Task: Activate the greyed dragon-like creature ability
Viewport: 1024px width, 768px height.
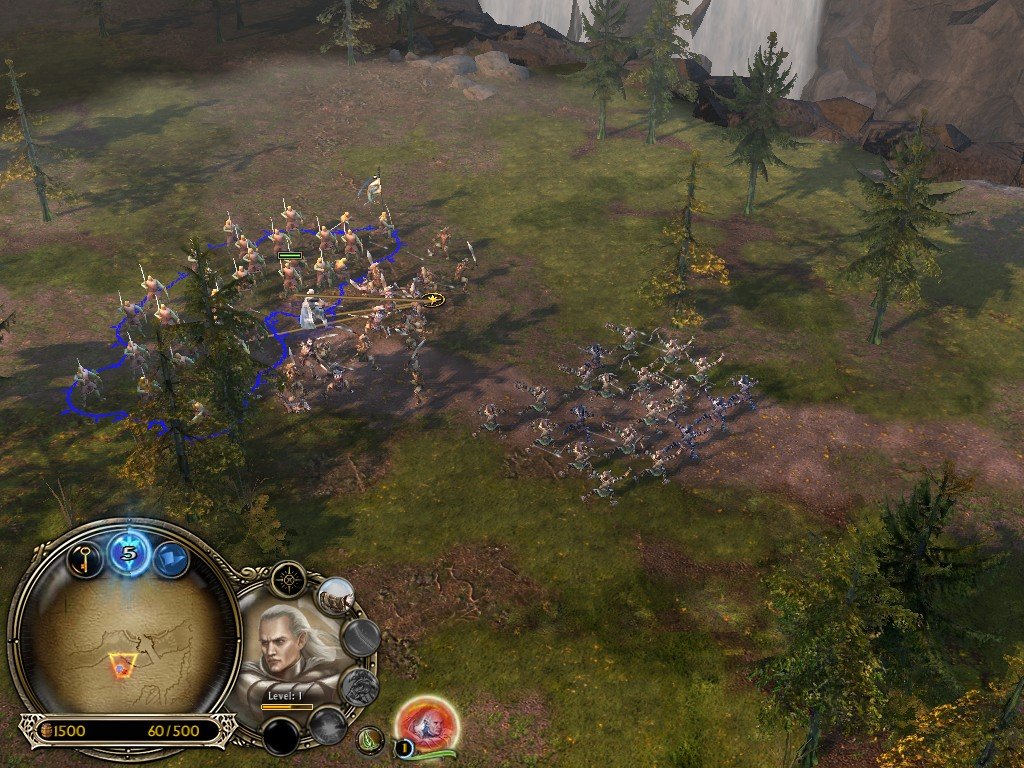Action: (357, 687)
